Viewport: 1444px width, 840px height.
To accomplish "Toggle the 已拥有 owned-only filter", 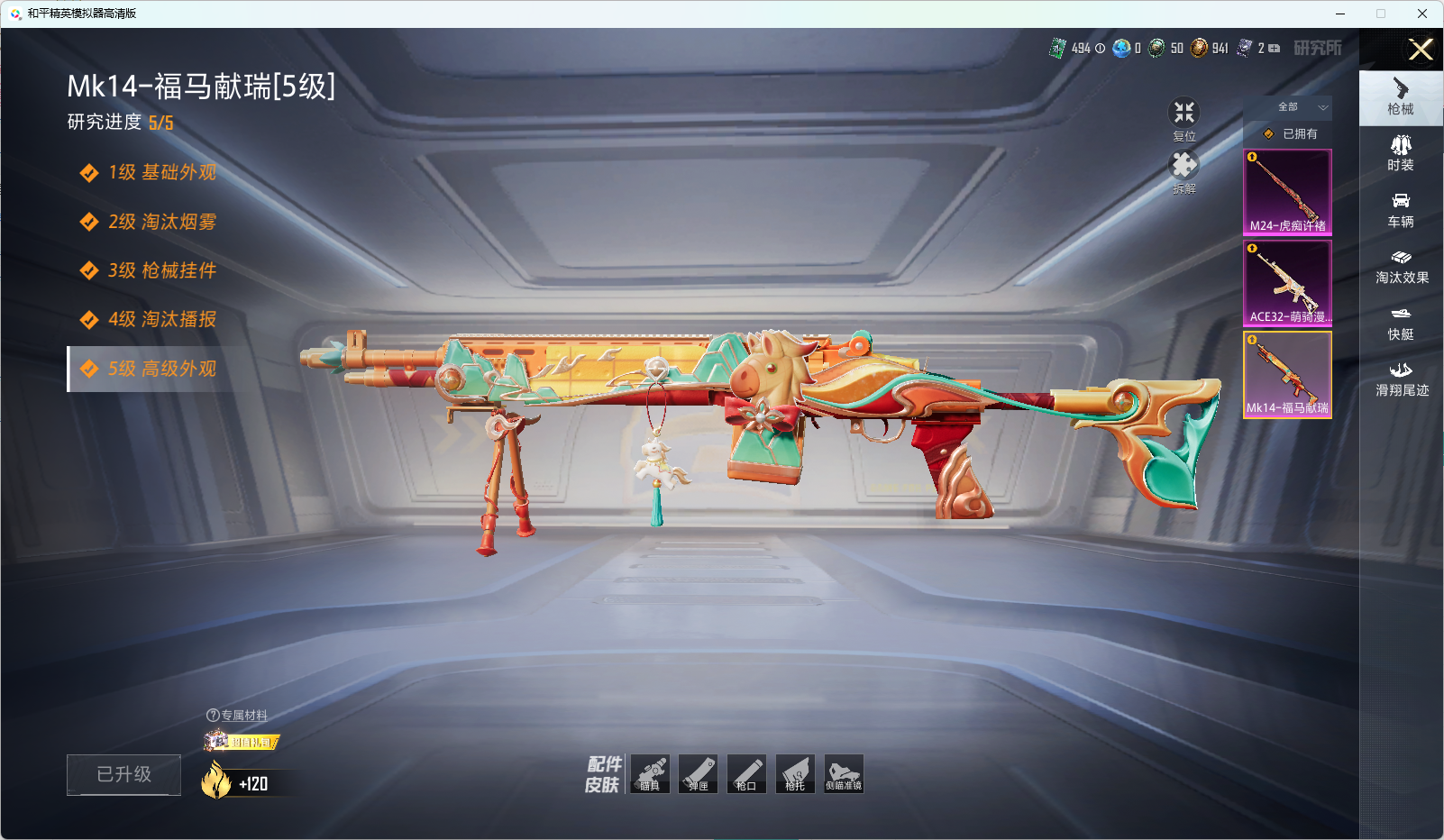I will click(x=1291, y=133).
